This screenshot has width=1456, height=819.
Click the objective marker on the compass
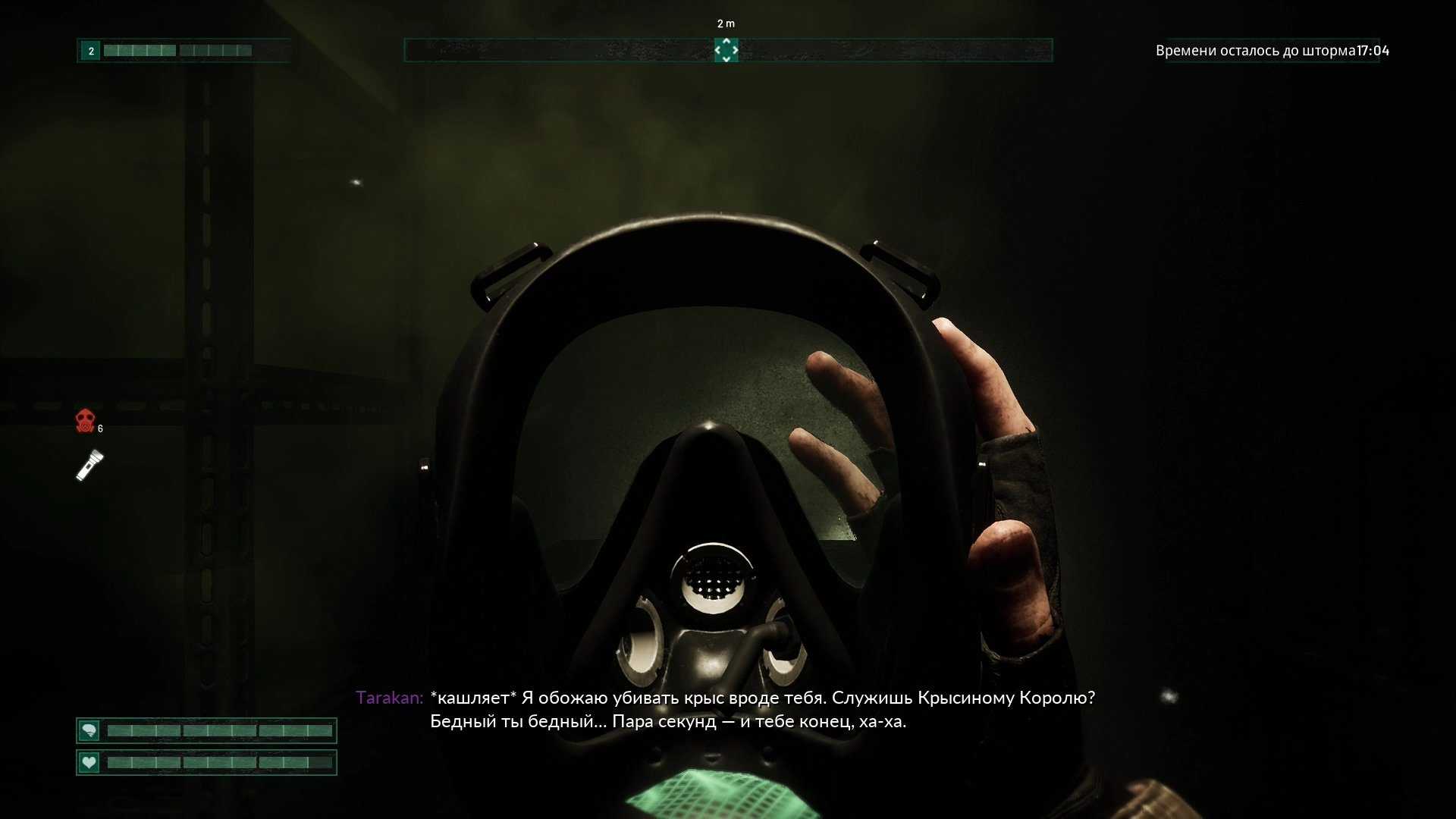(x=726, y=50)
